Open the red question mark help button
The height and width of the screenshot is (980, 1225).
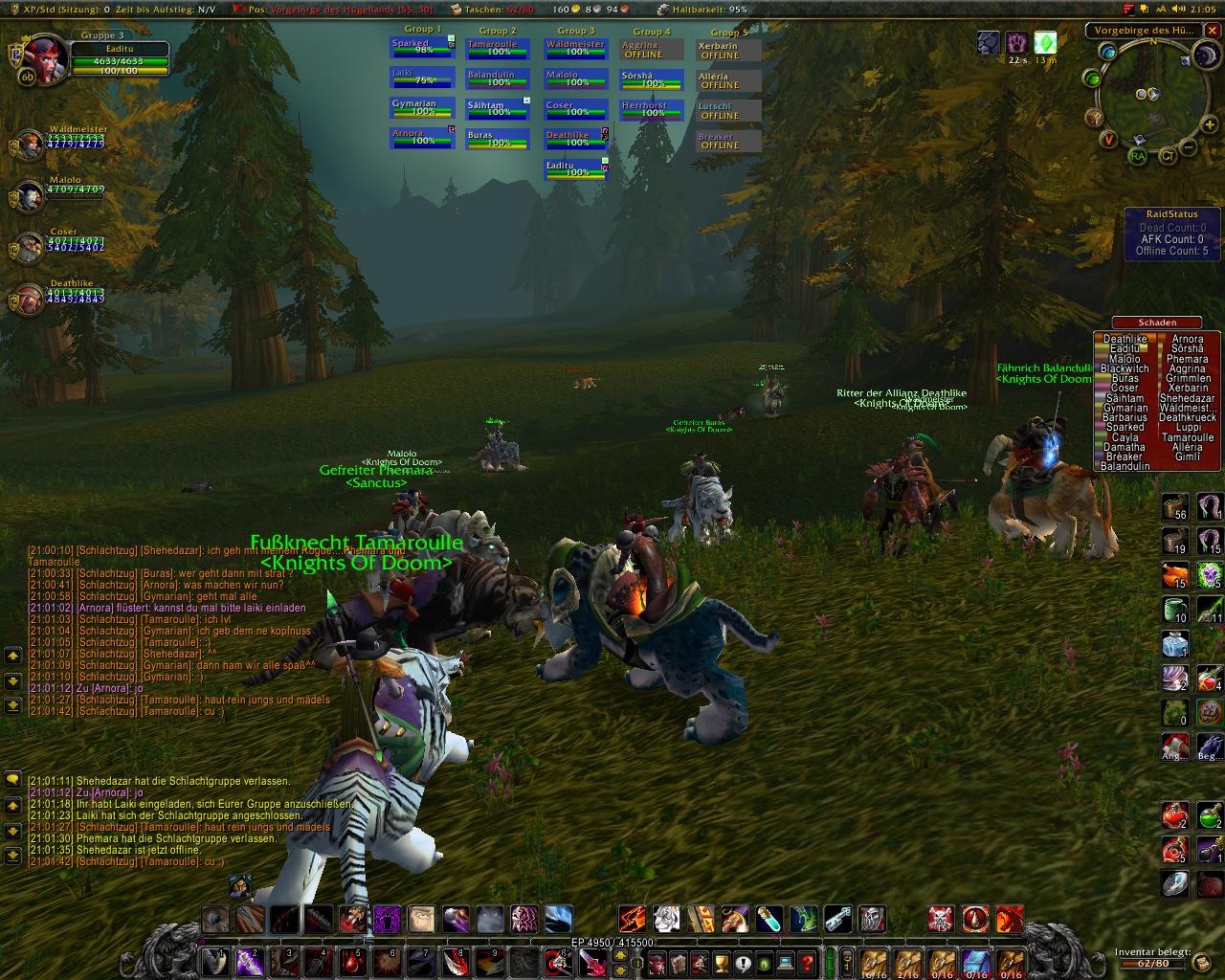coord(807,961)
